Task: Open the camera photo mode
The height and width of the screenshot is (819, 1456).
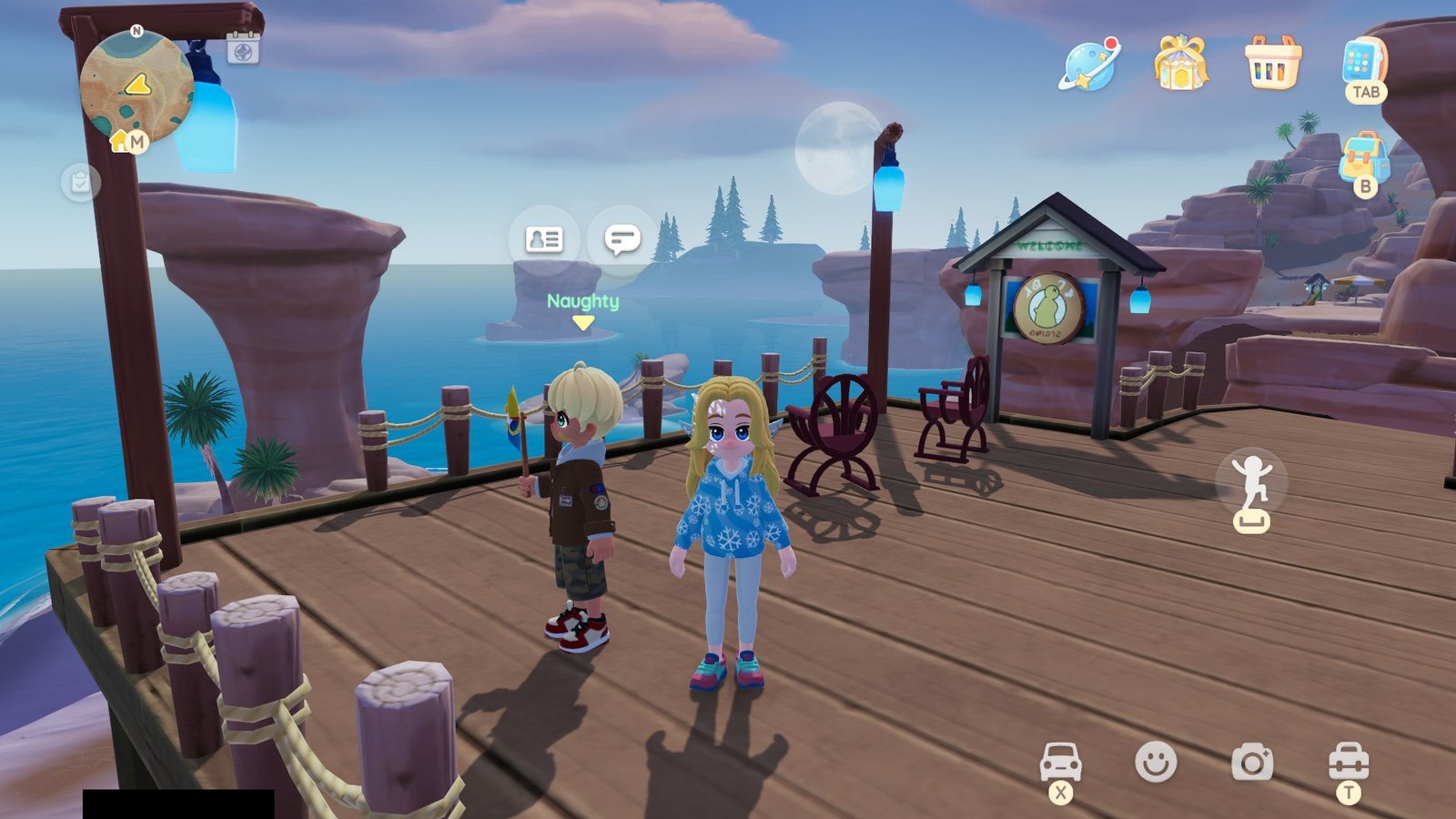Action: tap(1252, 762)
